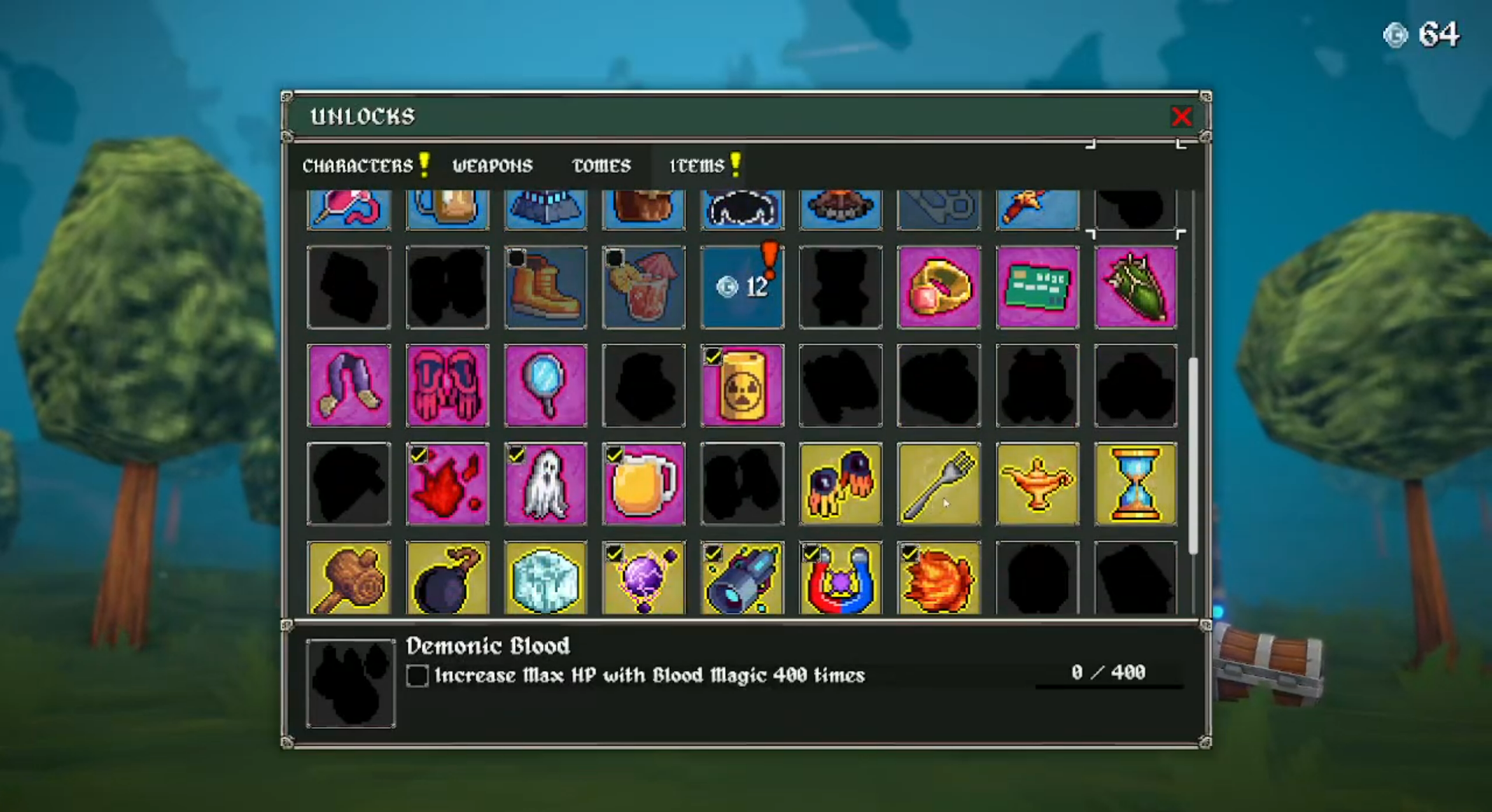Open the genie lamp item details
Image resolution: width=1492 pixels, height=812 pixels.
pyautogui.click(x=1037, y=484)
